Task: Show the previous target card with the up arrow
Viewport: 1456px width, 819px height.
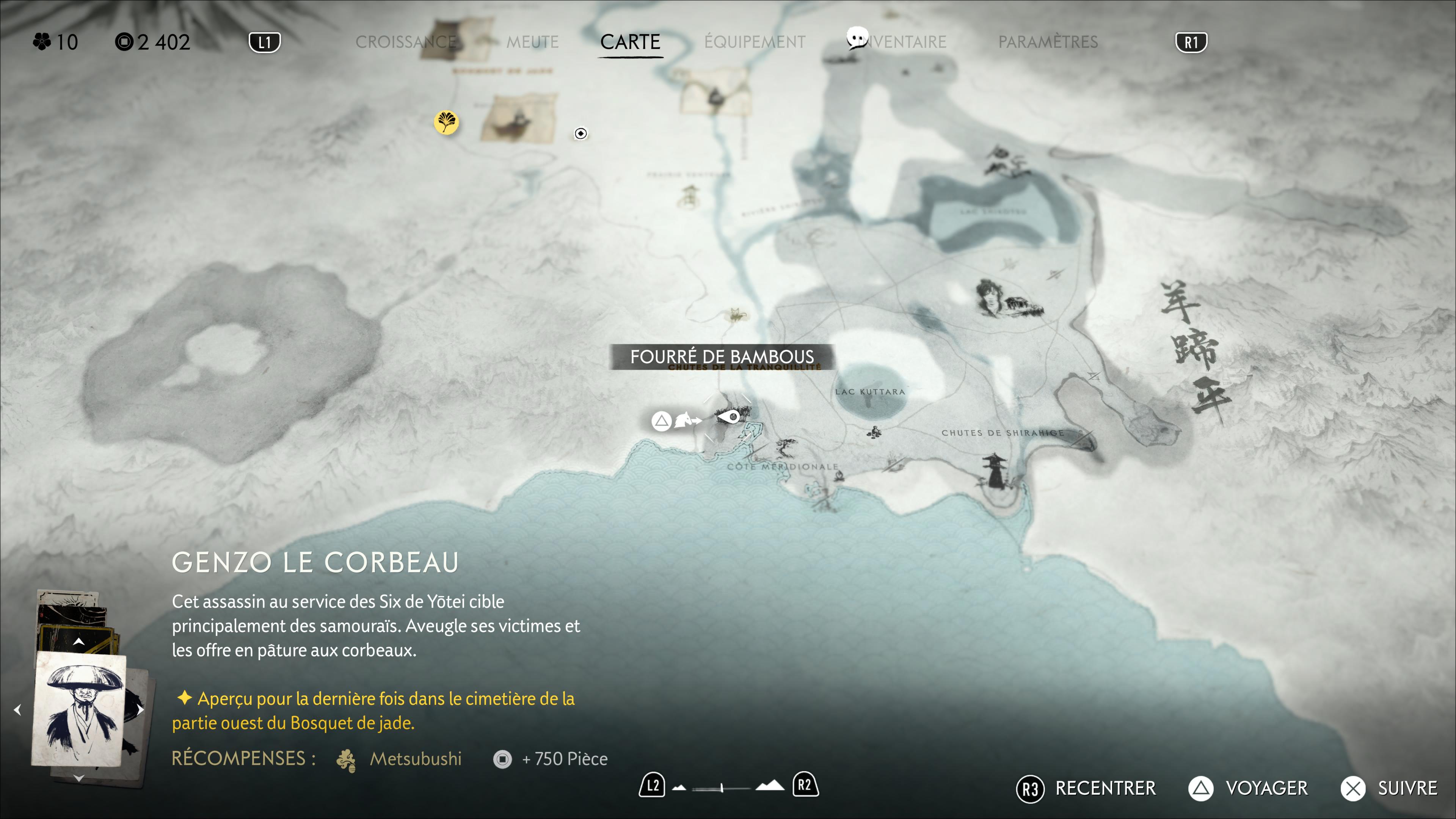Action: [x=78, y=641]
